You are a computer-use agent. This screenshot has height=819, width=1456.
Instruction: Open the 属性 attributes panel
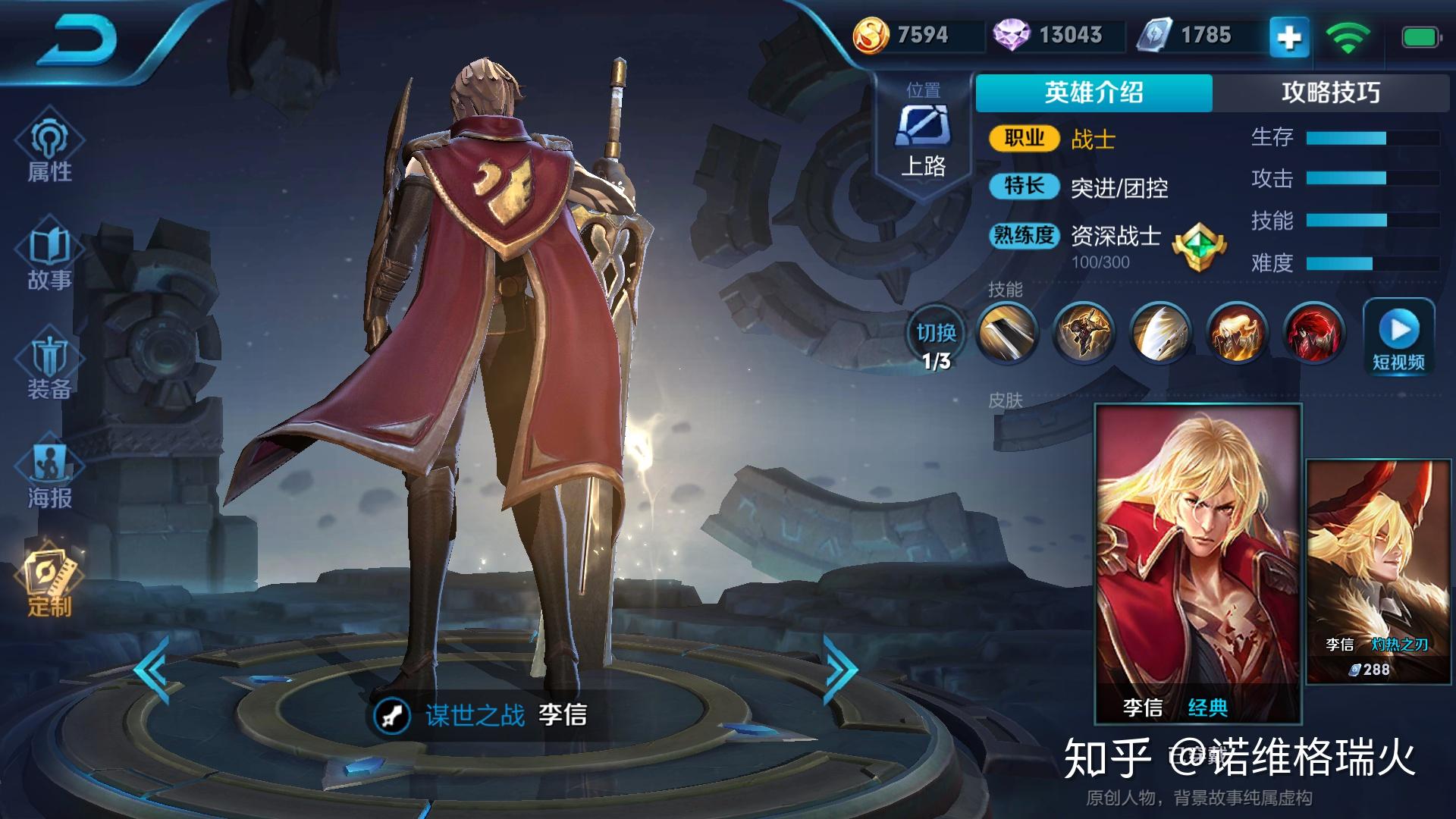(49, 148)
